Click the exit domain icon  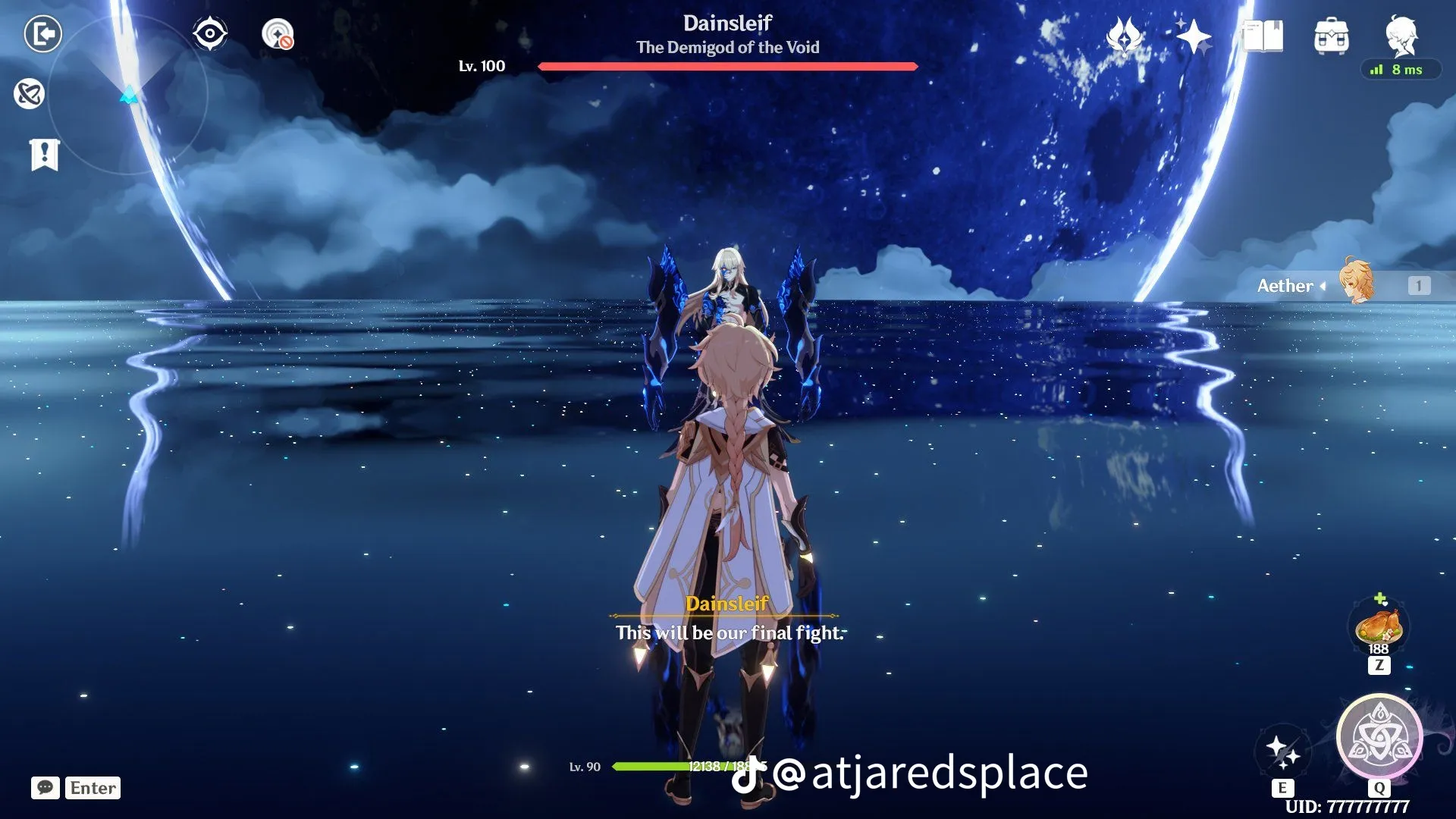click(x=43, y=33)
